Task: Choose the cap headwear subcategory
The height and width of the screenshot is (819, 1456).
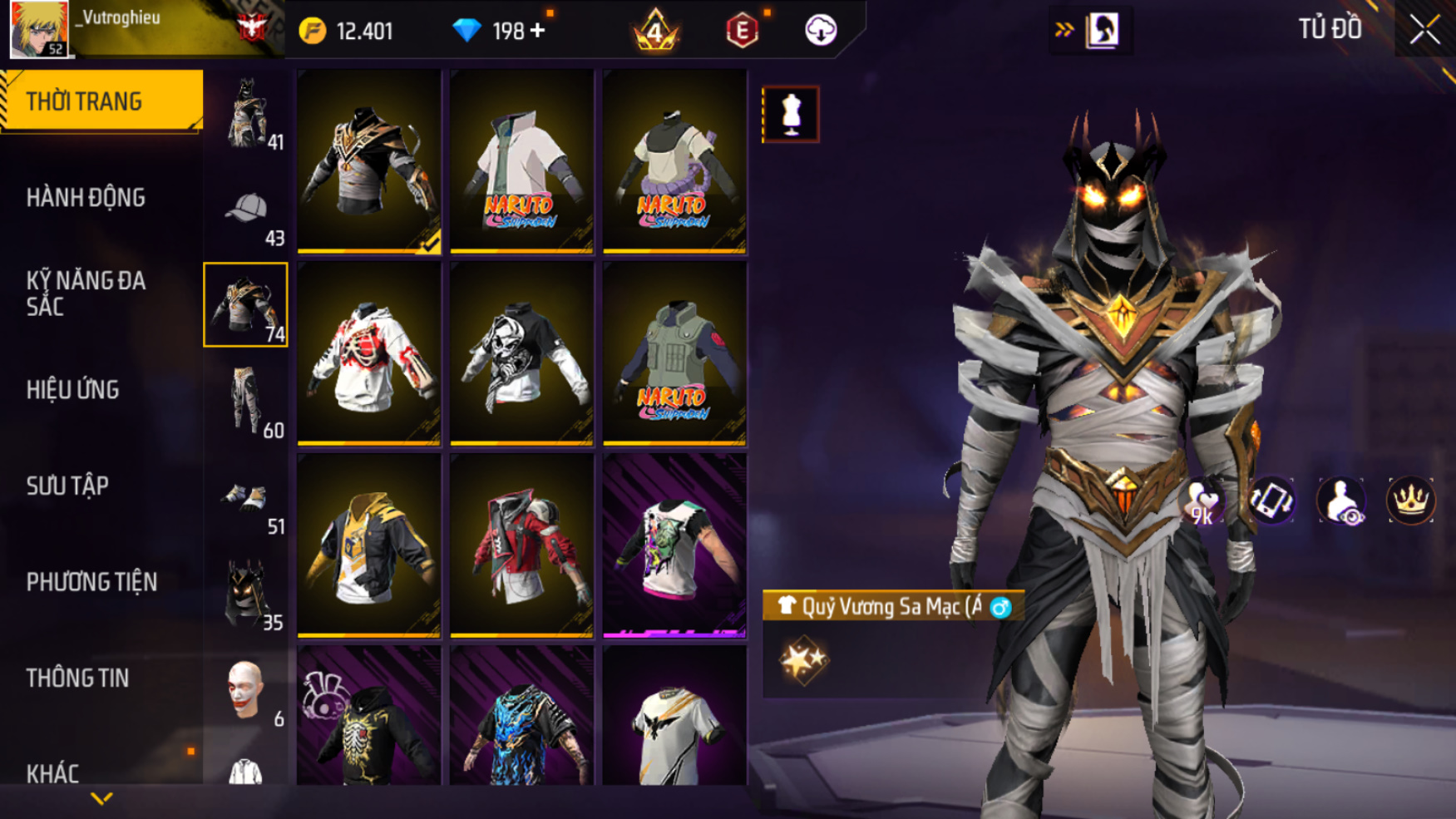Action: coord(246,210)
